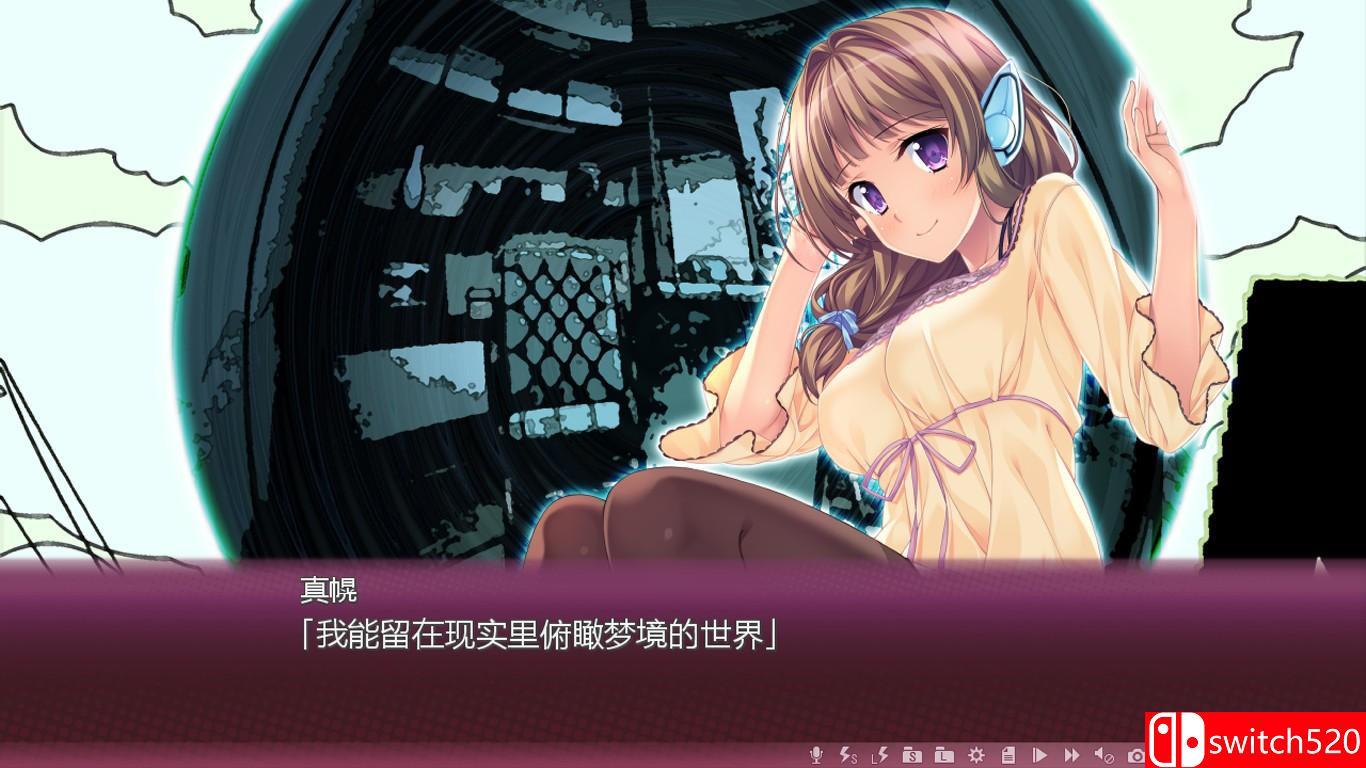Enable auto-play mode with the play icon
The width and height of the screenshot is (1366, 768).
[1040, 755]
